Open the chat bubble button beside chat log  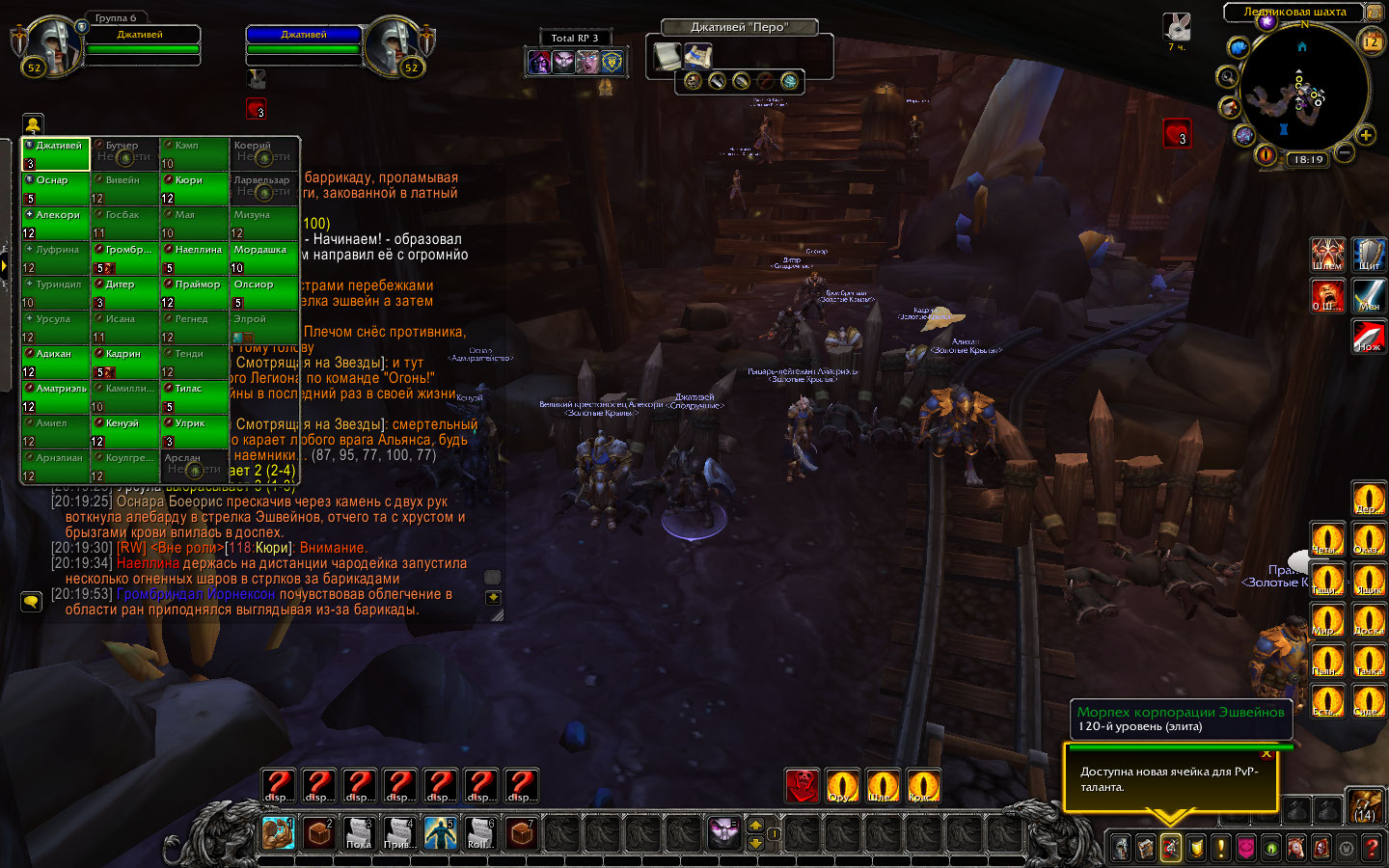31,601
